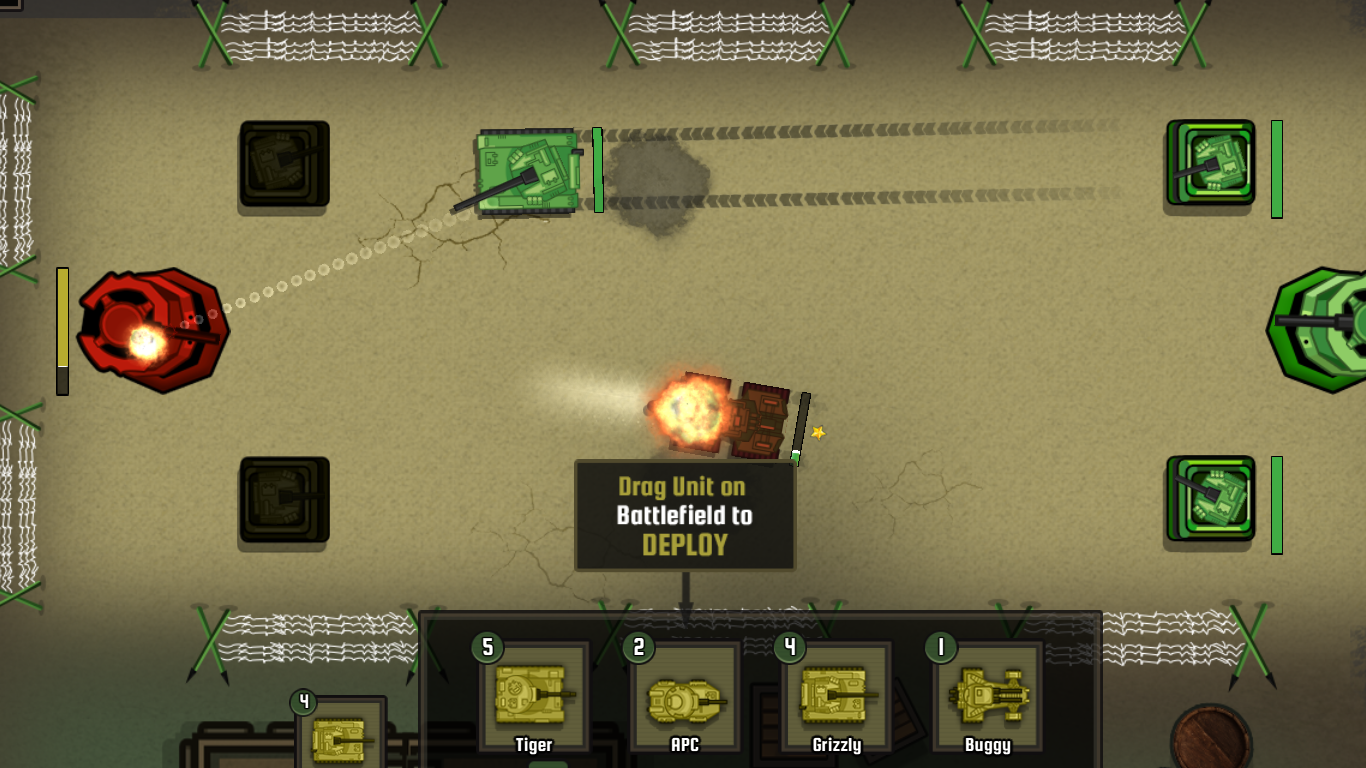Select the APC unit card

tap(685, 697)
